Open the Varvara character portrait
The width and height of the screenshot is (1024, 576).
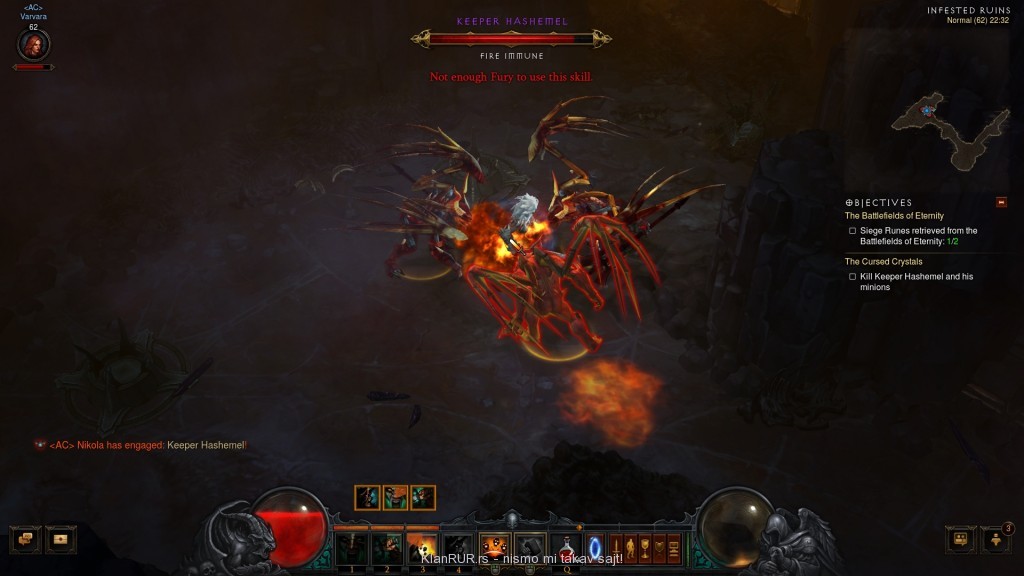(x=33, y=45)
